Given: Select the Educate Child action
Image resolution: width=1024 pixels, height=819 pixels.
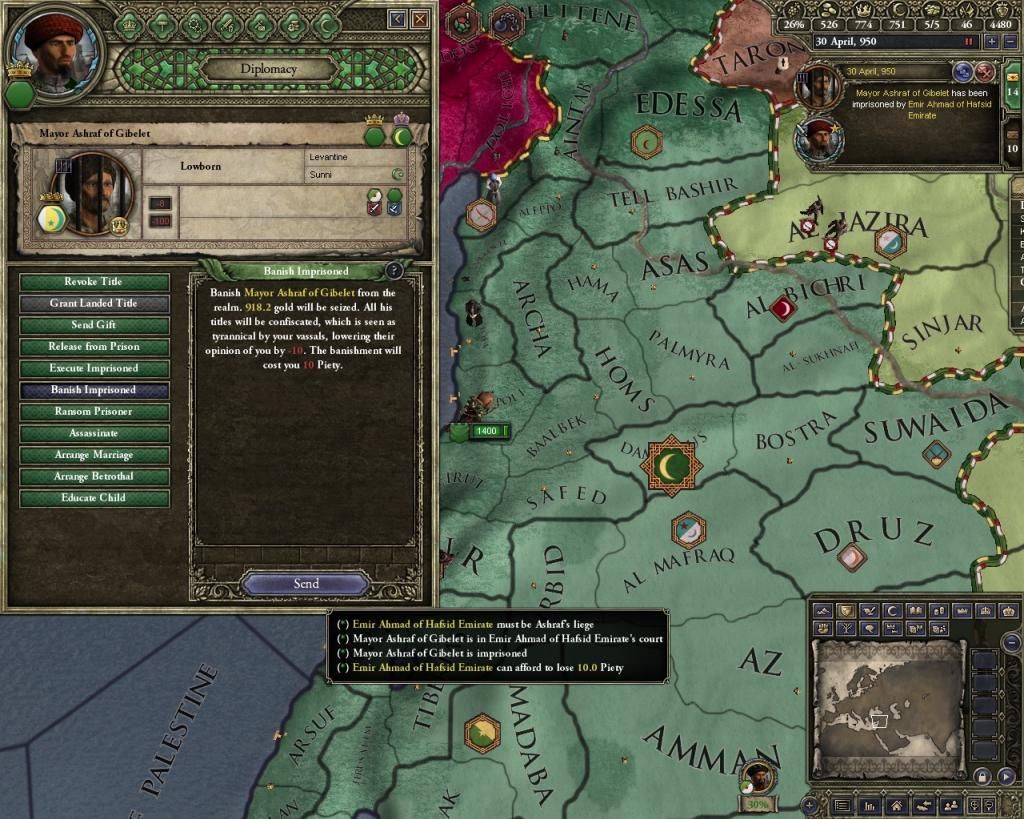Looking at the screenshot, I should click(94, 498).
